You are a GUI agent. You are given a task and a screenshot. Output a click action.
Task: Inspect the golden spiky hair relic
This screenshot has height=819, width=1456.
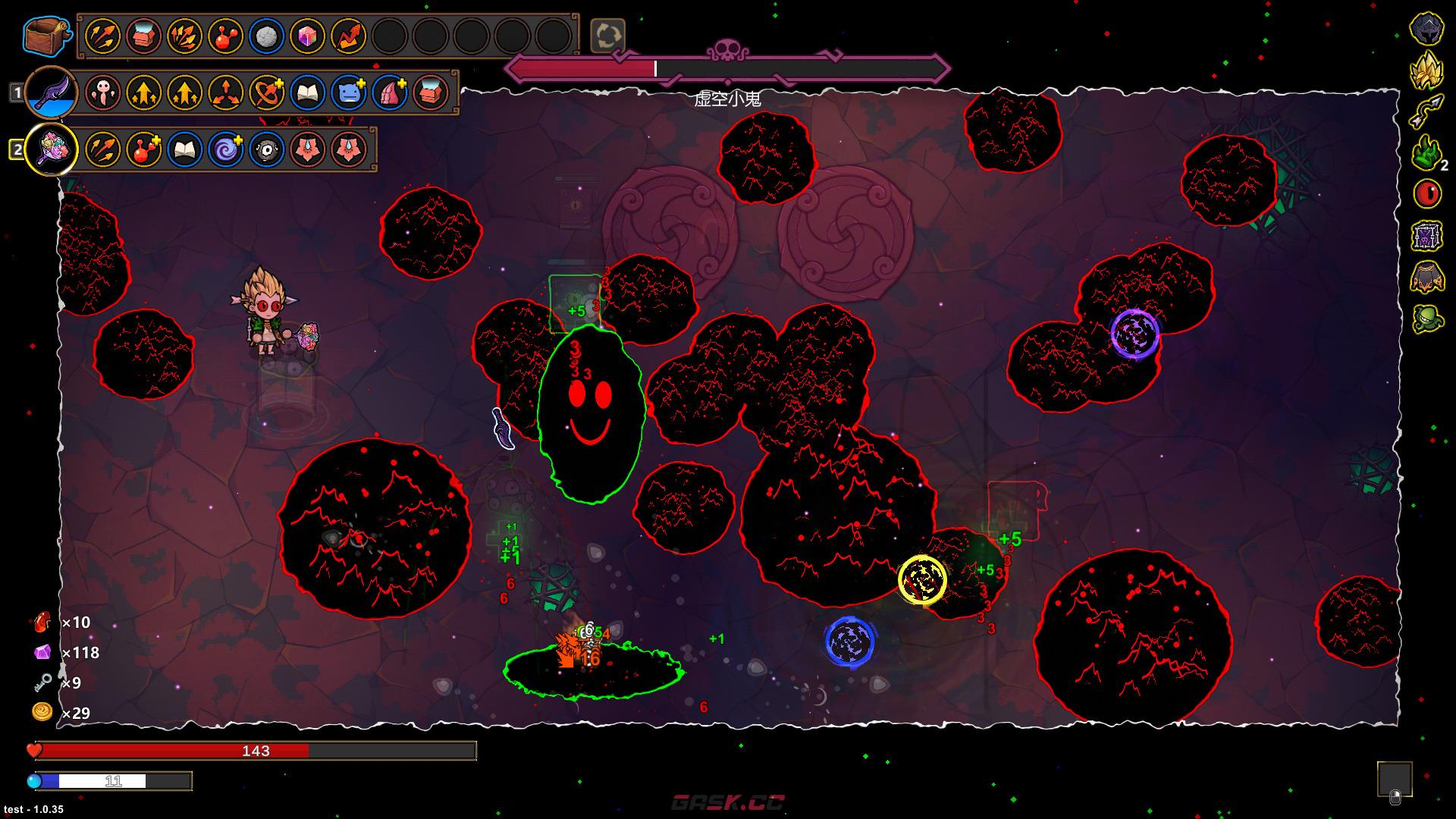point(1426,70)
